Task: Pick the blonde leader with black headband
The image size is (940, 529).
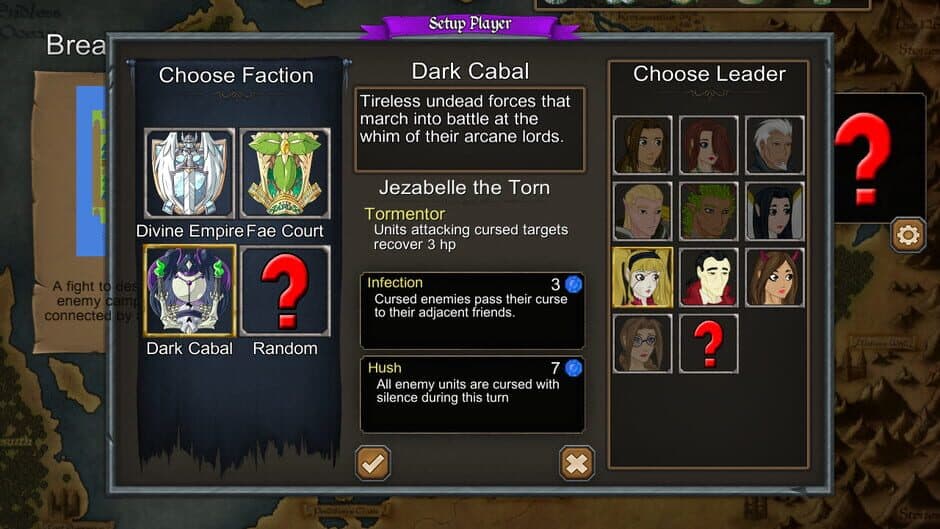Action: 642,277
